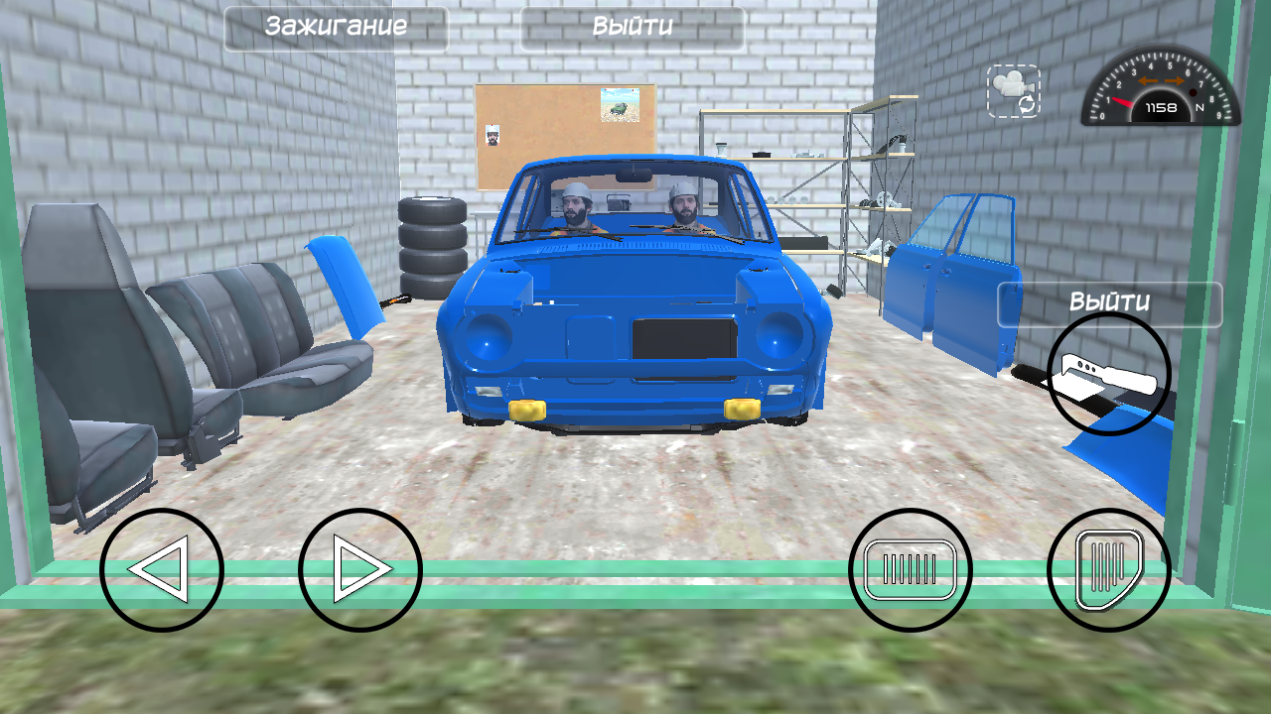Switch the camera view icon

[x=1014, y=92]
